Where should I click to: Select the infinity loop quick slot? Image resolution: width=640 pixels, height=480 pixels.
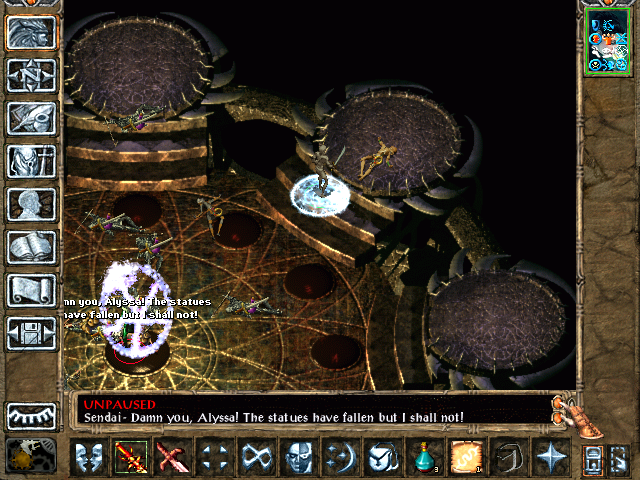(x=257, y=459)
